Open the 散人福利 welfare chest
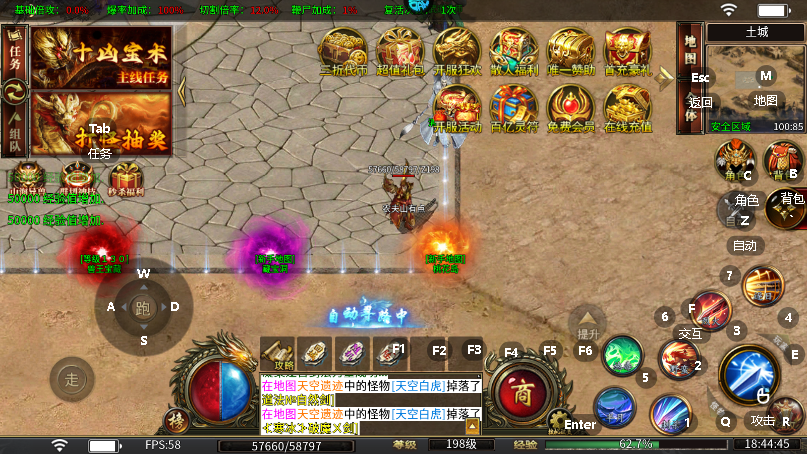Screen dimensions: 807x454 514,51
